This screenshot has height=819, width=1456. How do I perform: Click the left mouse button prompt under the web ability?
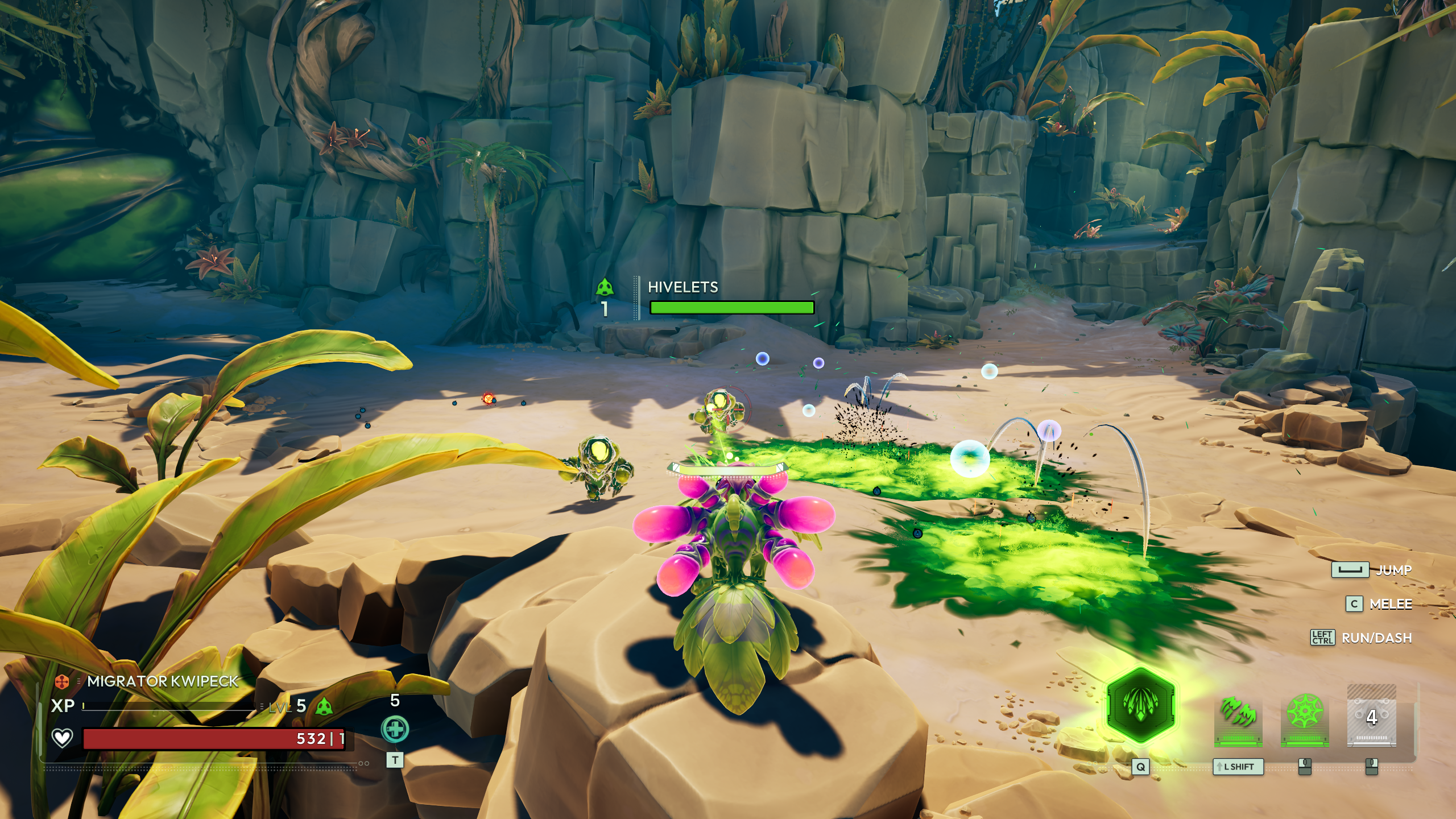1305,768
